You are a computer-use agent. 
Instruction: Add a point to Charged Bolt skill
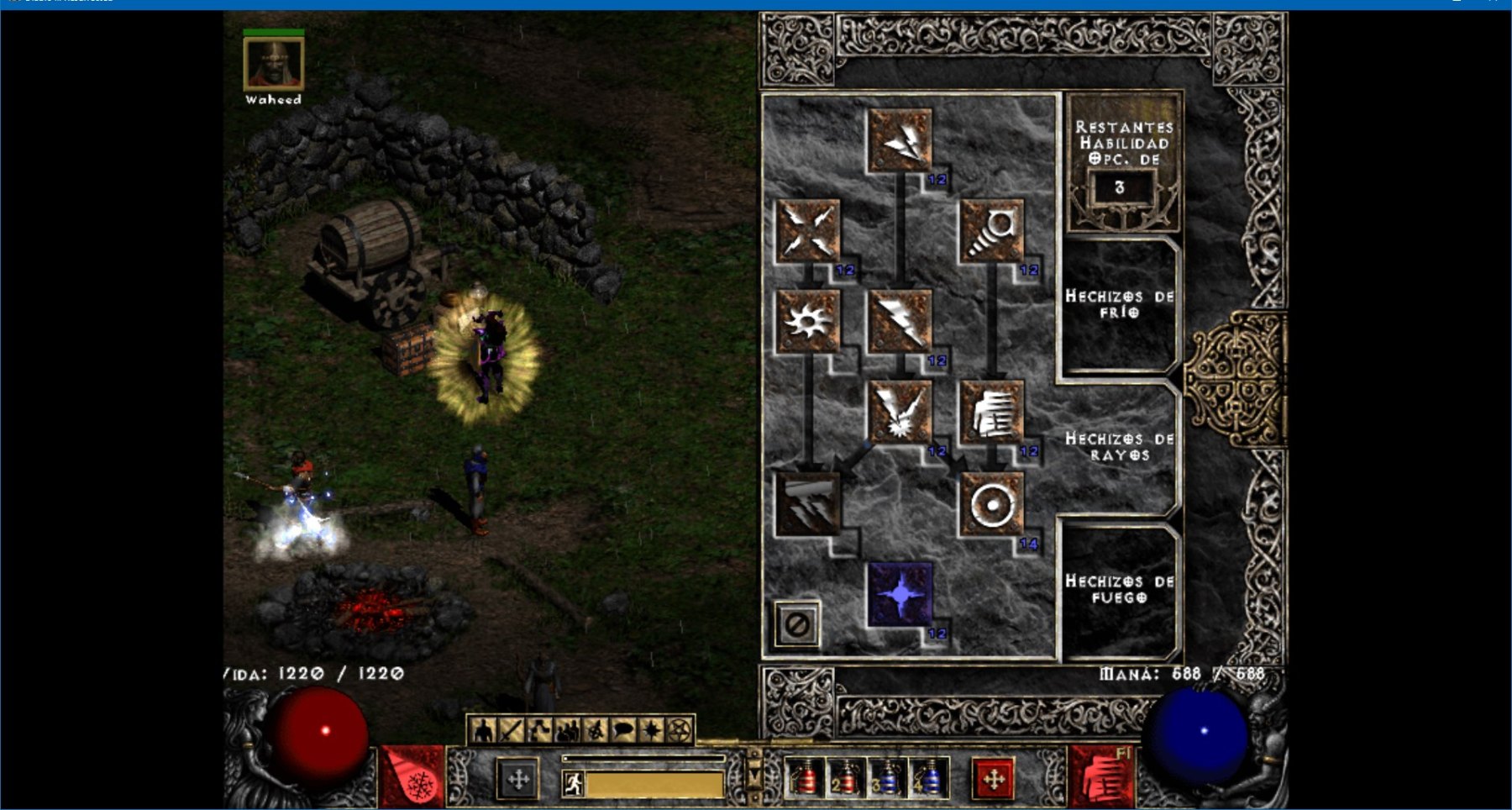point(900,139)
